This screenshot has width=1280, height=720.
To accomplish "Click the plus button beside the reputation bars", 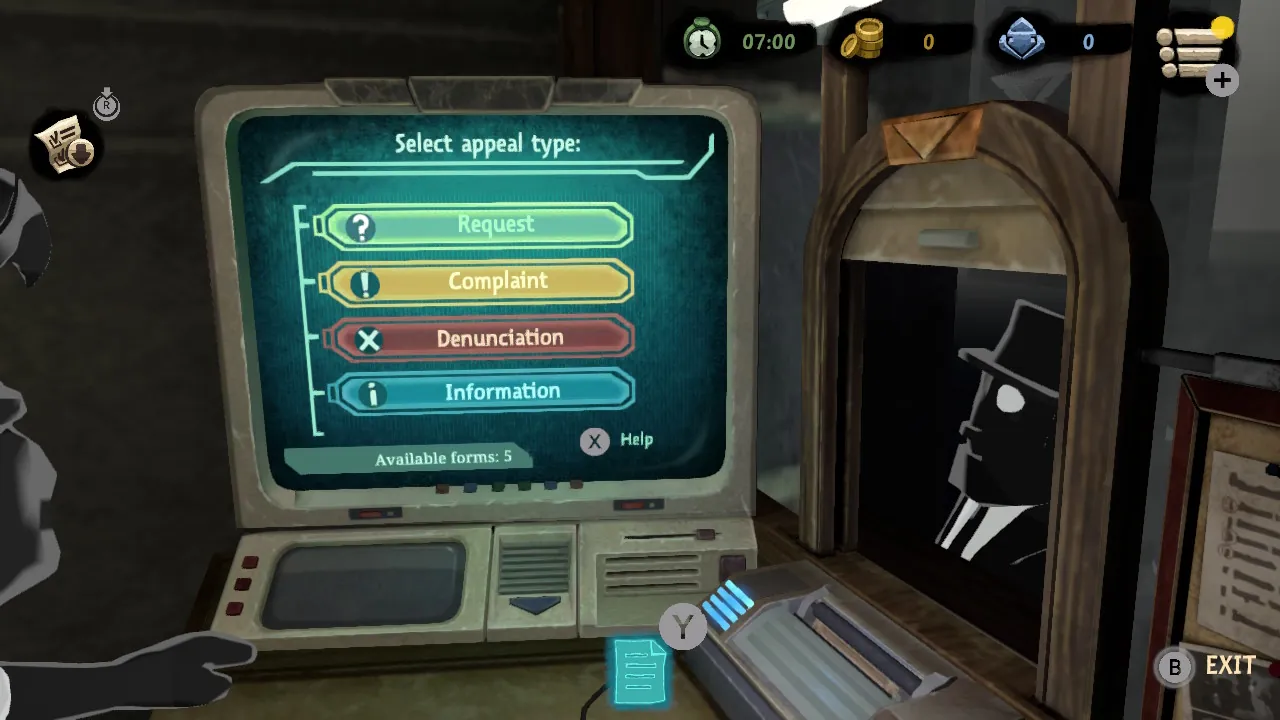I will (1221, 81).
